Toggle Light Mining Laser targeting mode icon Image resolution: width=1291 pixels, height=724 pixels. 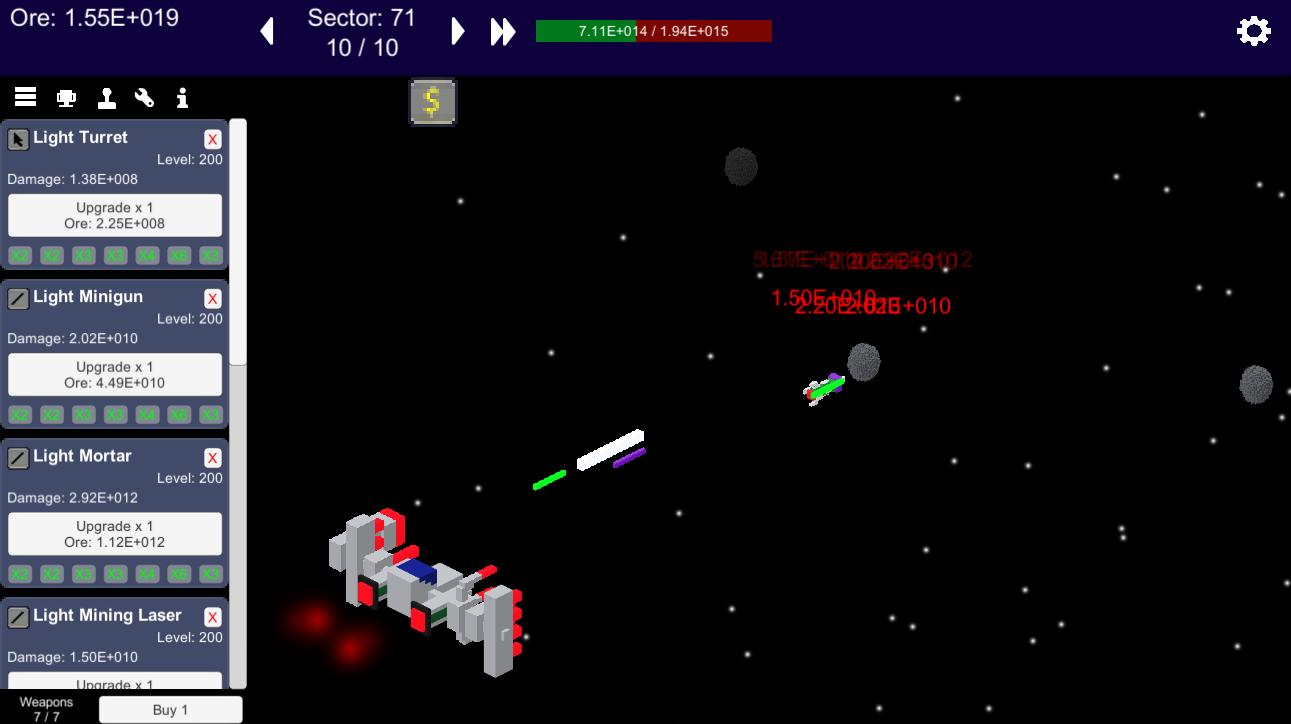point(17,617)
